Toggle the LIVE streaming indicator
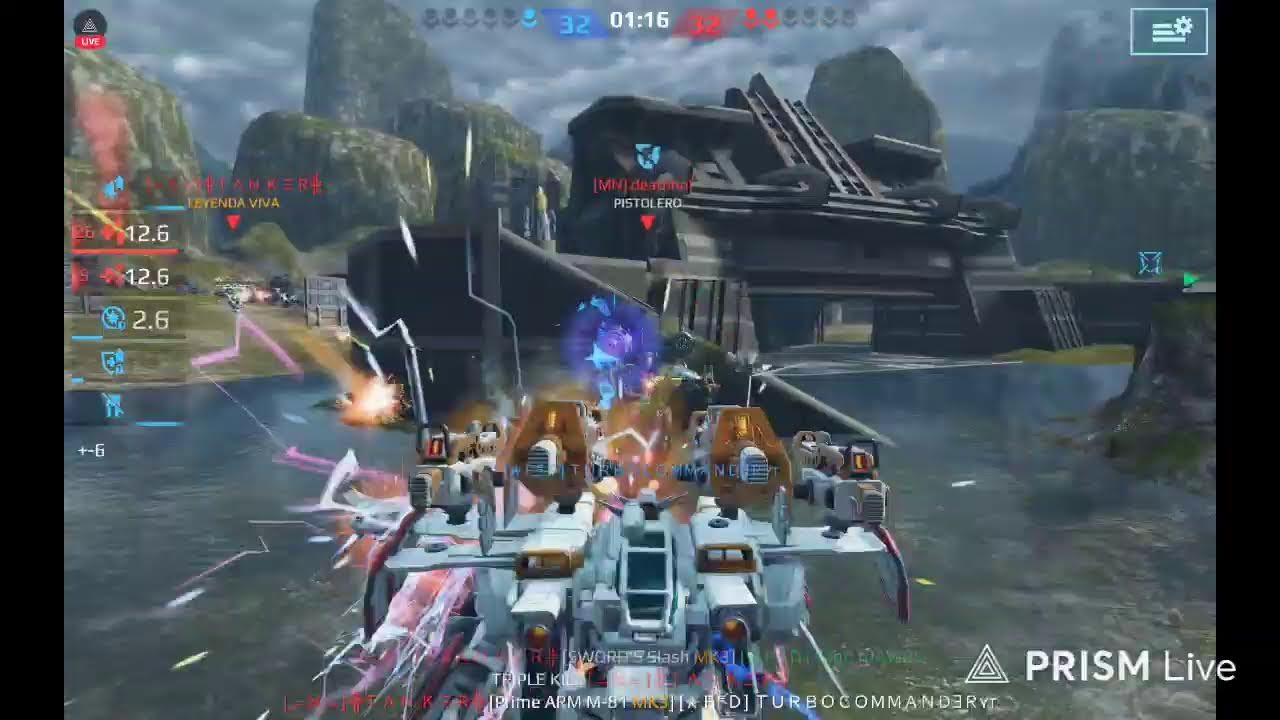The image size is (1280, 720). click(x=90, y=26)
